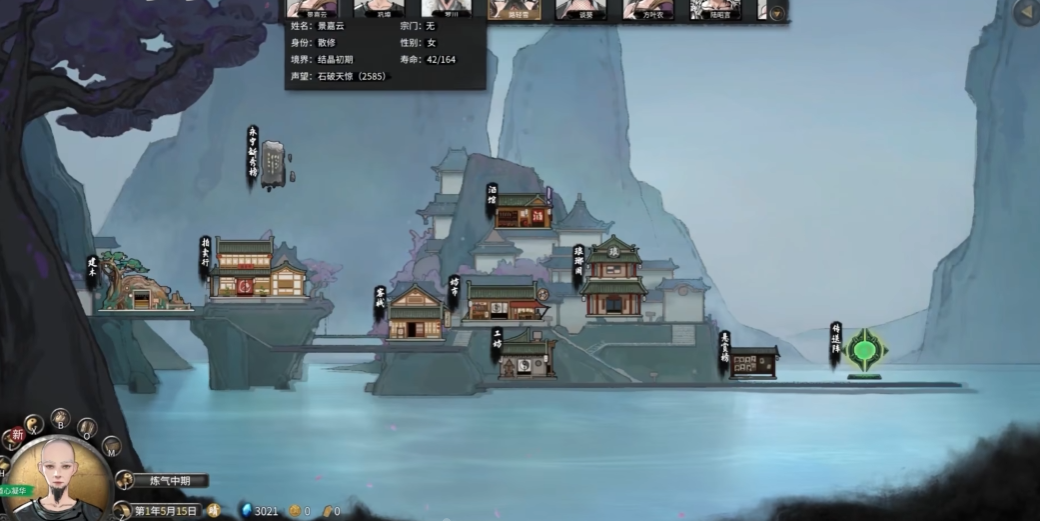Image resolution: width=1040 pixels, height=521 pixels.
Task: Open the yin-yang icon marked X
Action: 34,425
